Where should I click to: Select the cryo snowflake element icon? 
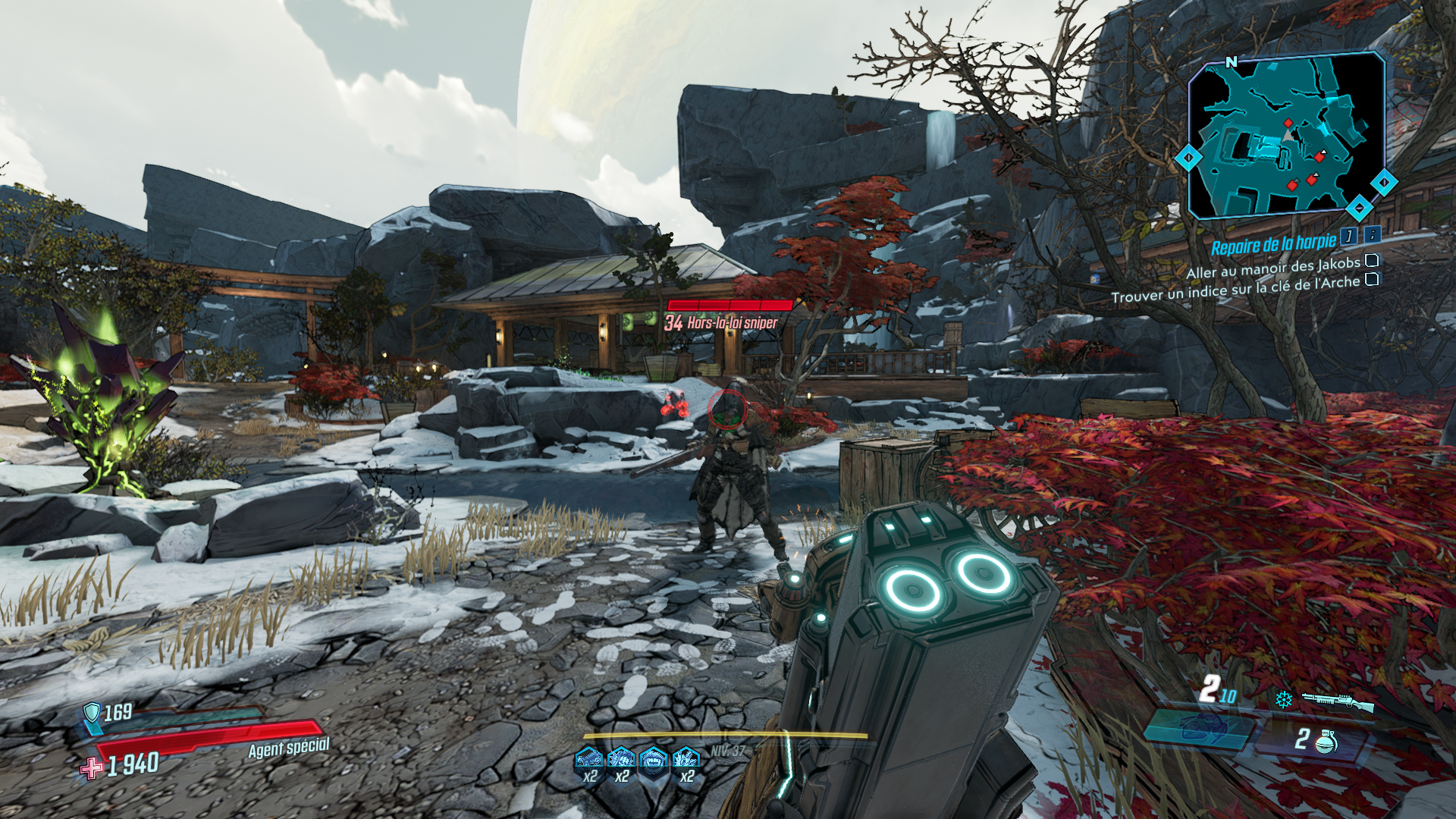(1283, 699)
